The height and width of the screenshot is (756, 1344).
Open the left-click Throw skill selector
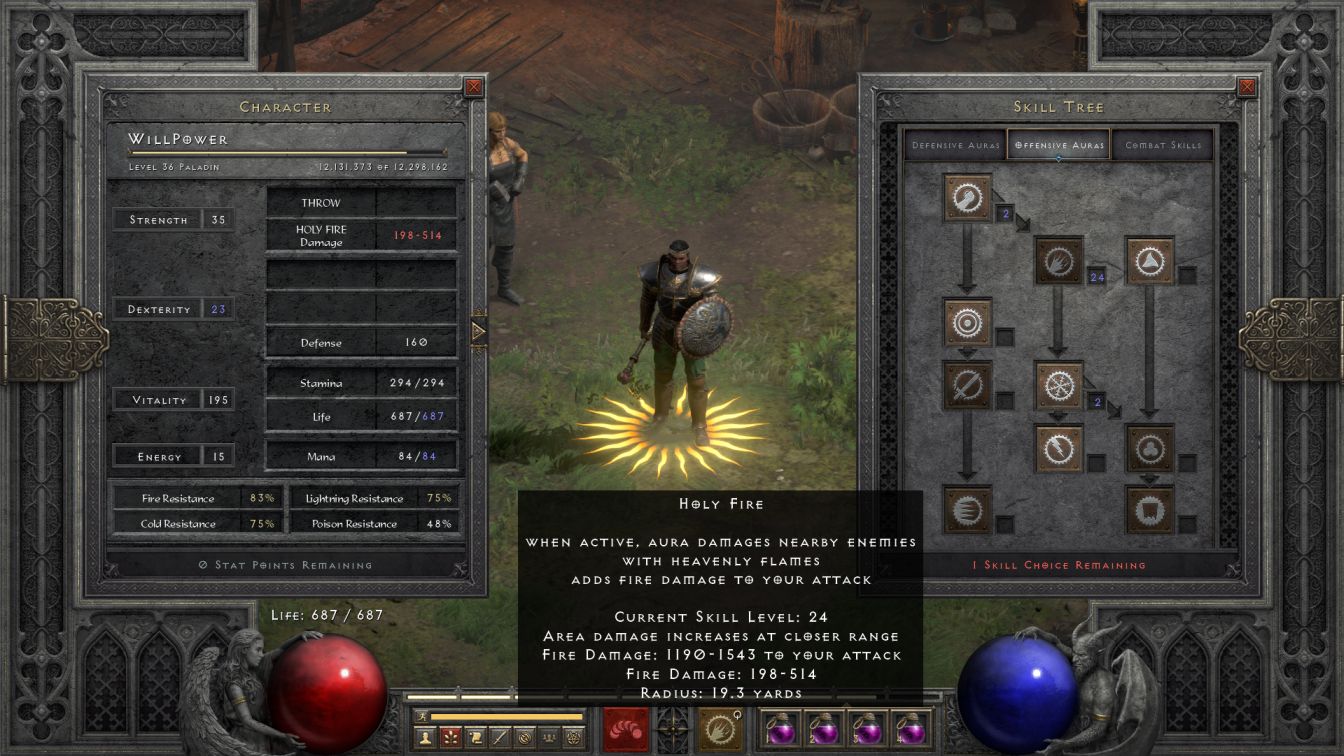pyautogui.click(x=627, y=728)
